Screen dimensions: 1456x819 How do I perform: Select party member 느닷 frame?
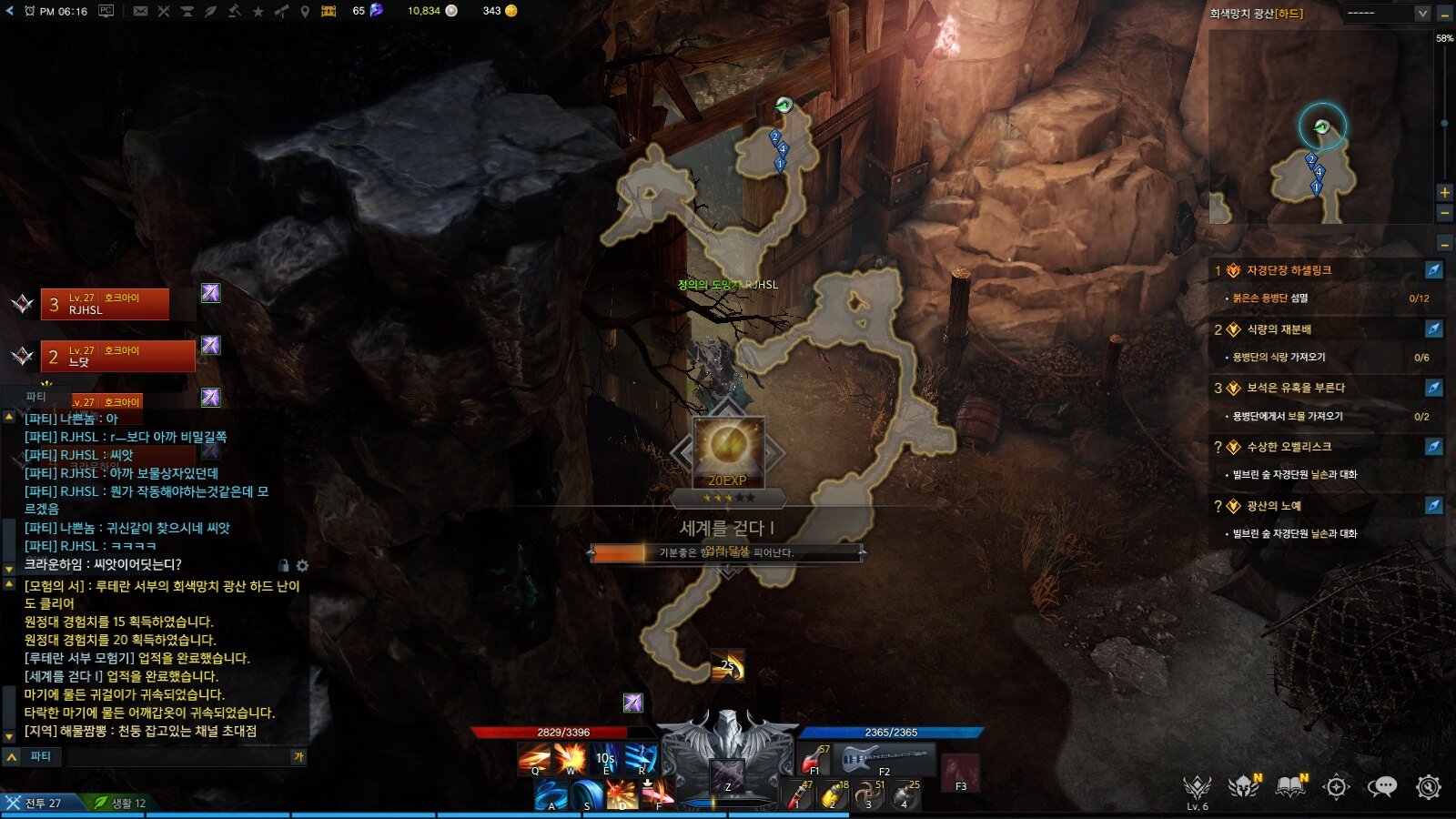(117, 356)
